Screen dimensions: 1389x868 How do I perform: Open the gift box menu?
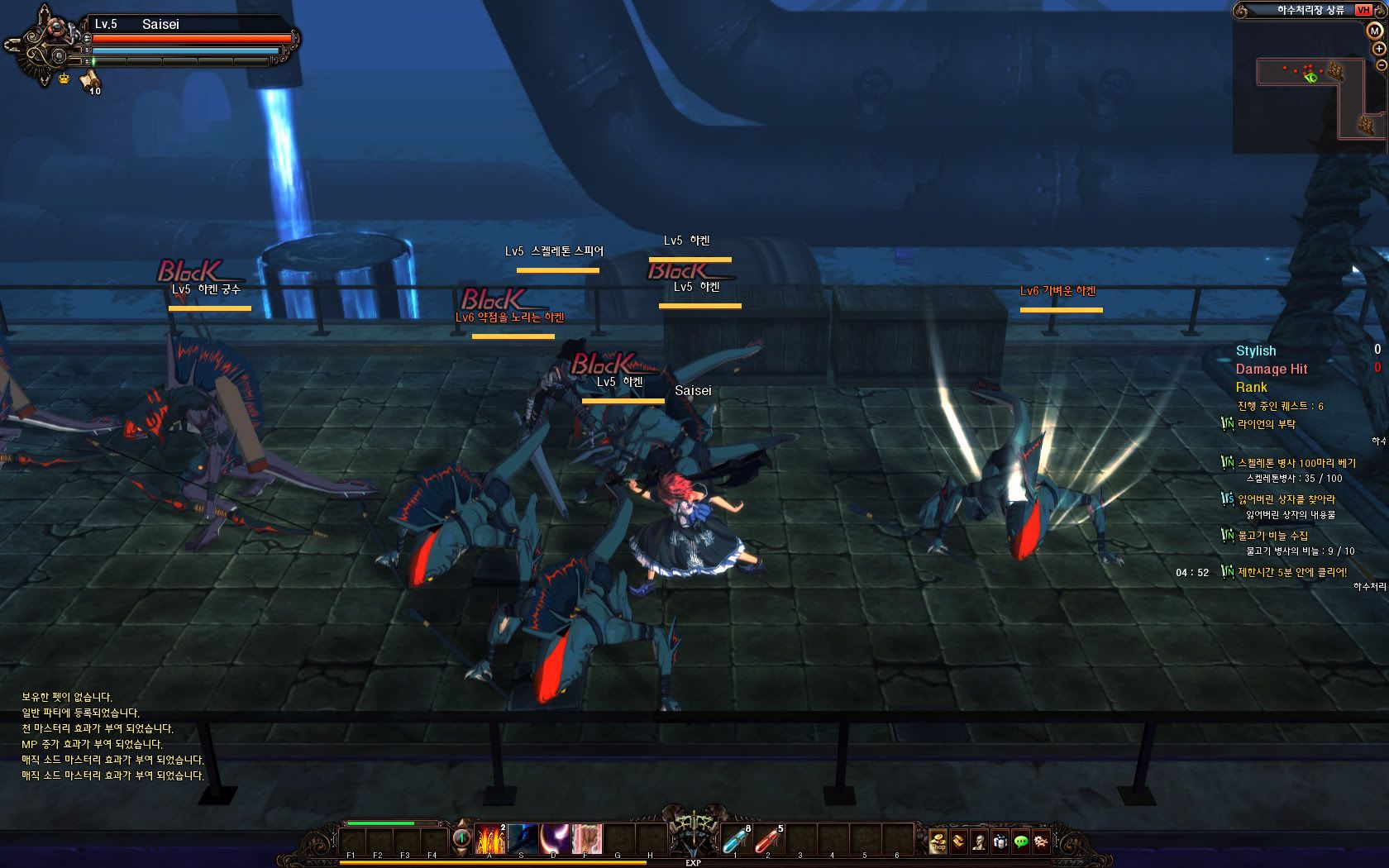coord(1000,842)
